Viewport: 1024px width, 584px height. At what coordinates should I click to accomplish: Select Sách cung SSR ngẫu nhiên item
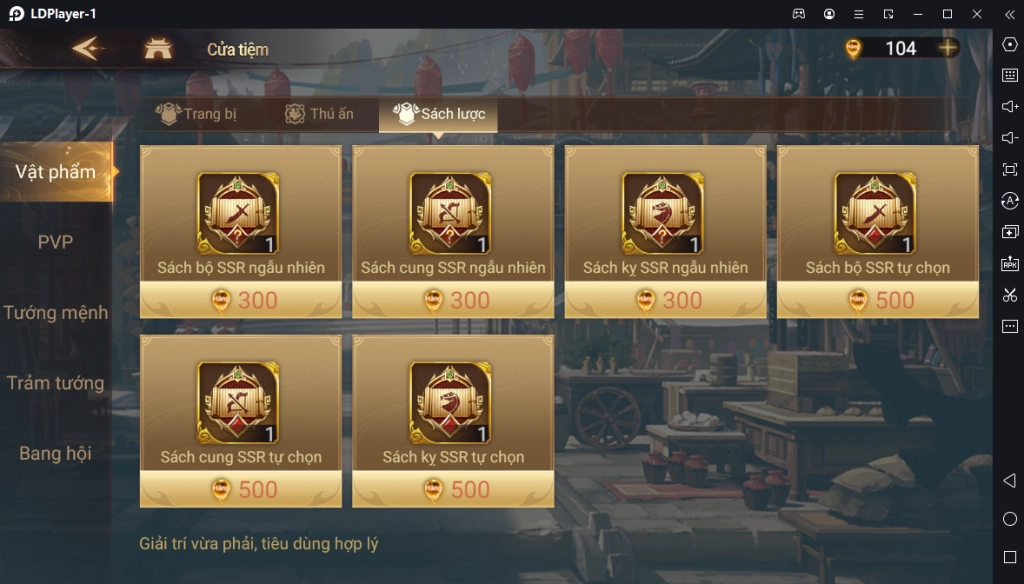pos(453,232)
